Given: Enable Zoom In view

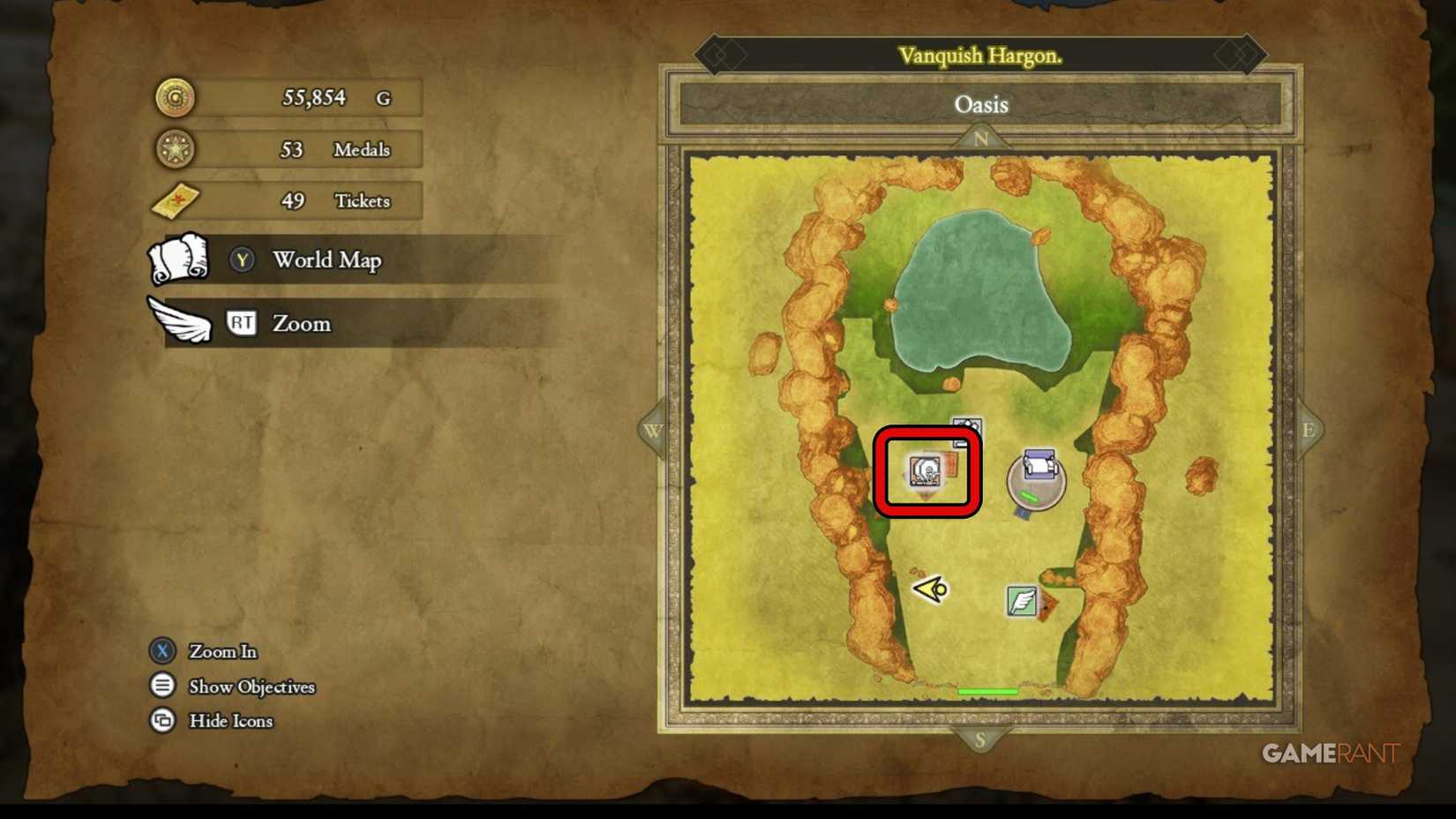Looking at the screenshot, I should click(163, 651).
